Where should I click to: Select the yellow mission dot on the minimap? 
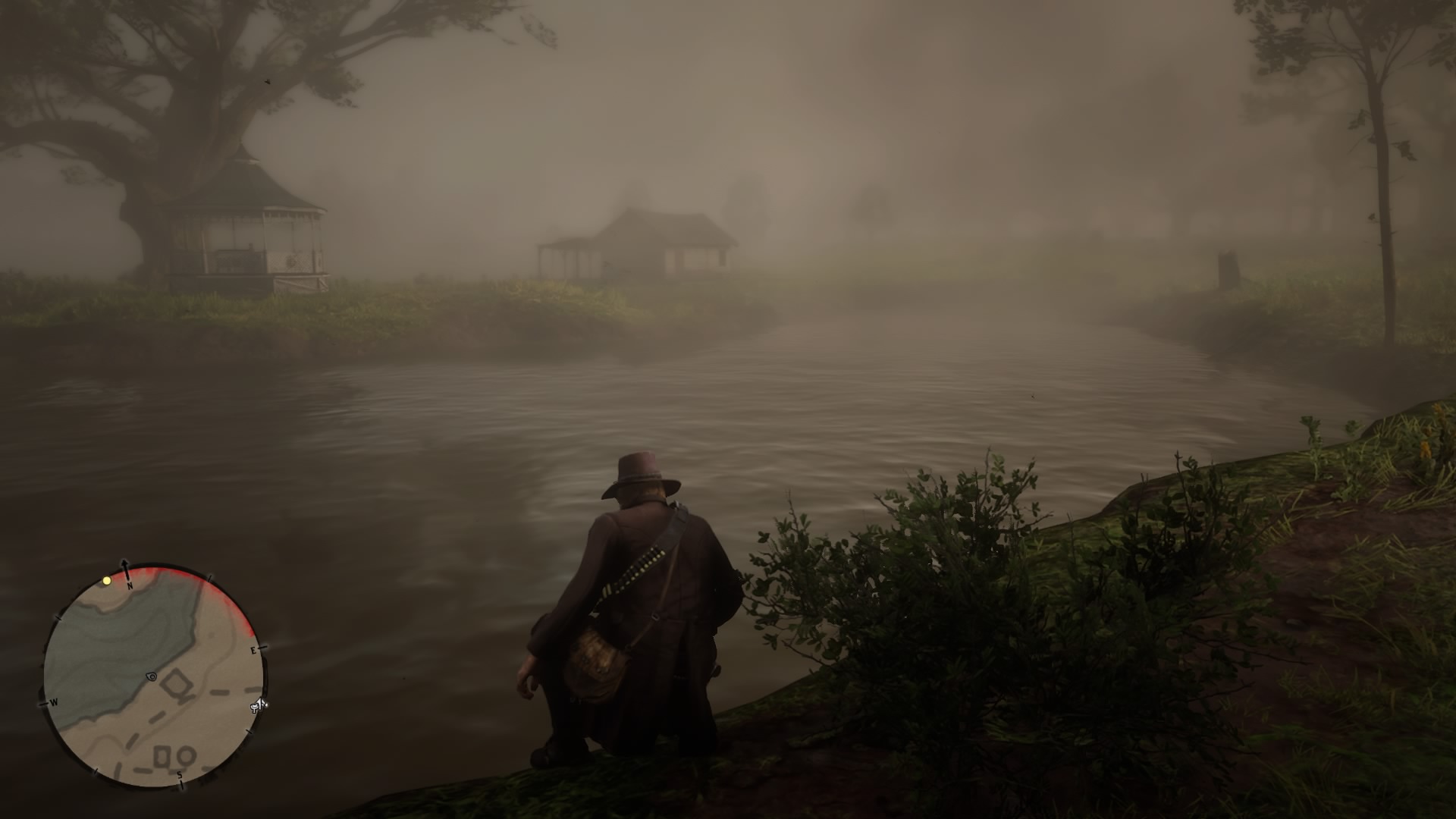coord(106,580)
